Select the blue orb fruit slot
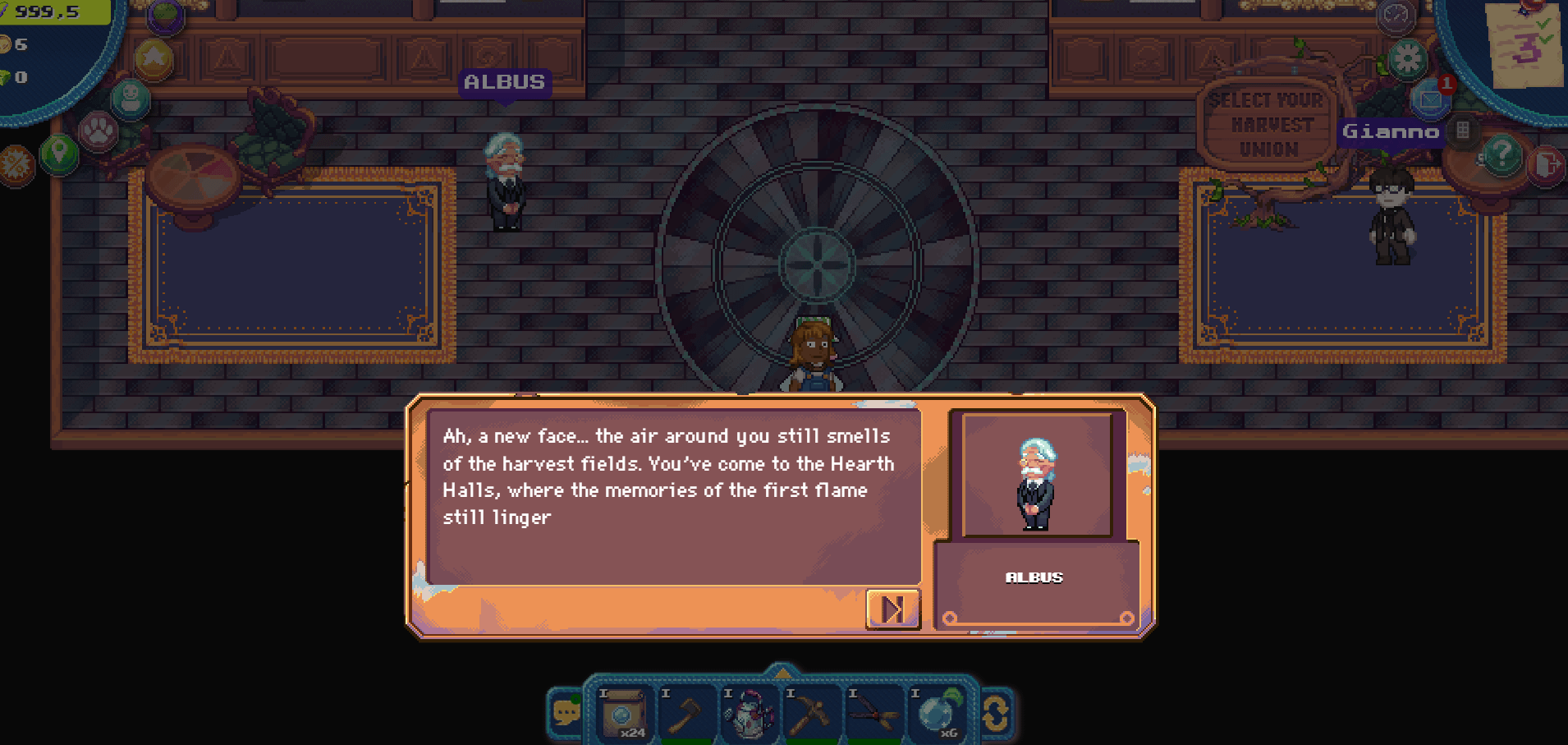Image resolution: width=1568 pixels, height=745 pixels. (935, 713)
